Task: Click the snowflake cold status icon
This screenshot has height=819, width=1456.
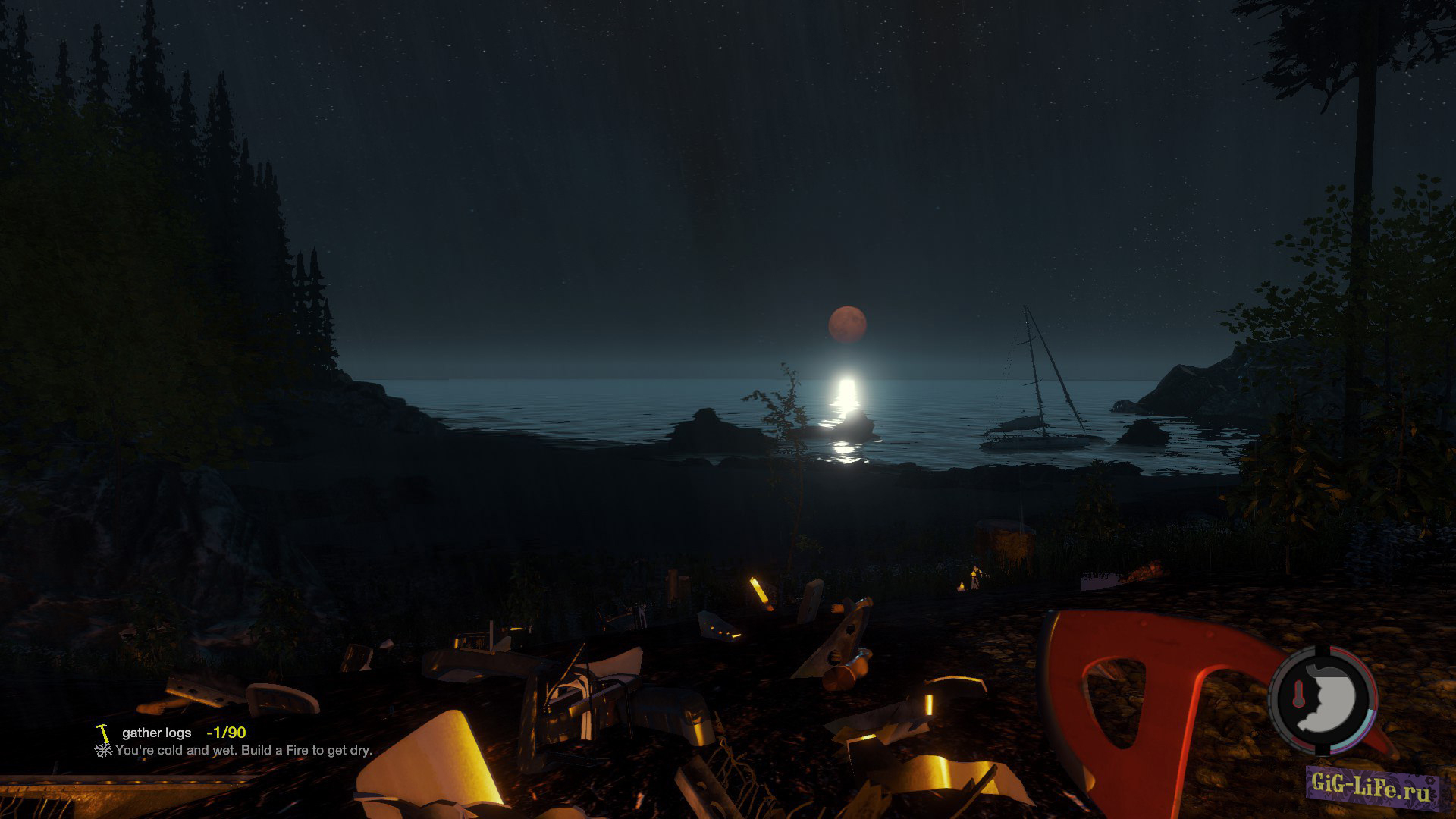Action: (x=102, y=751)
